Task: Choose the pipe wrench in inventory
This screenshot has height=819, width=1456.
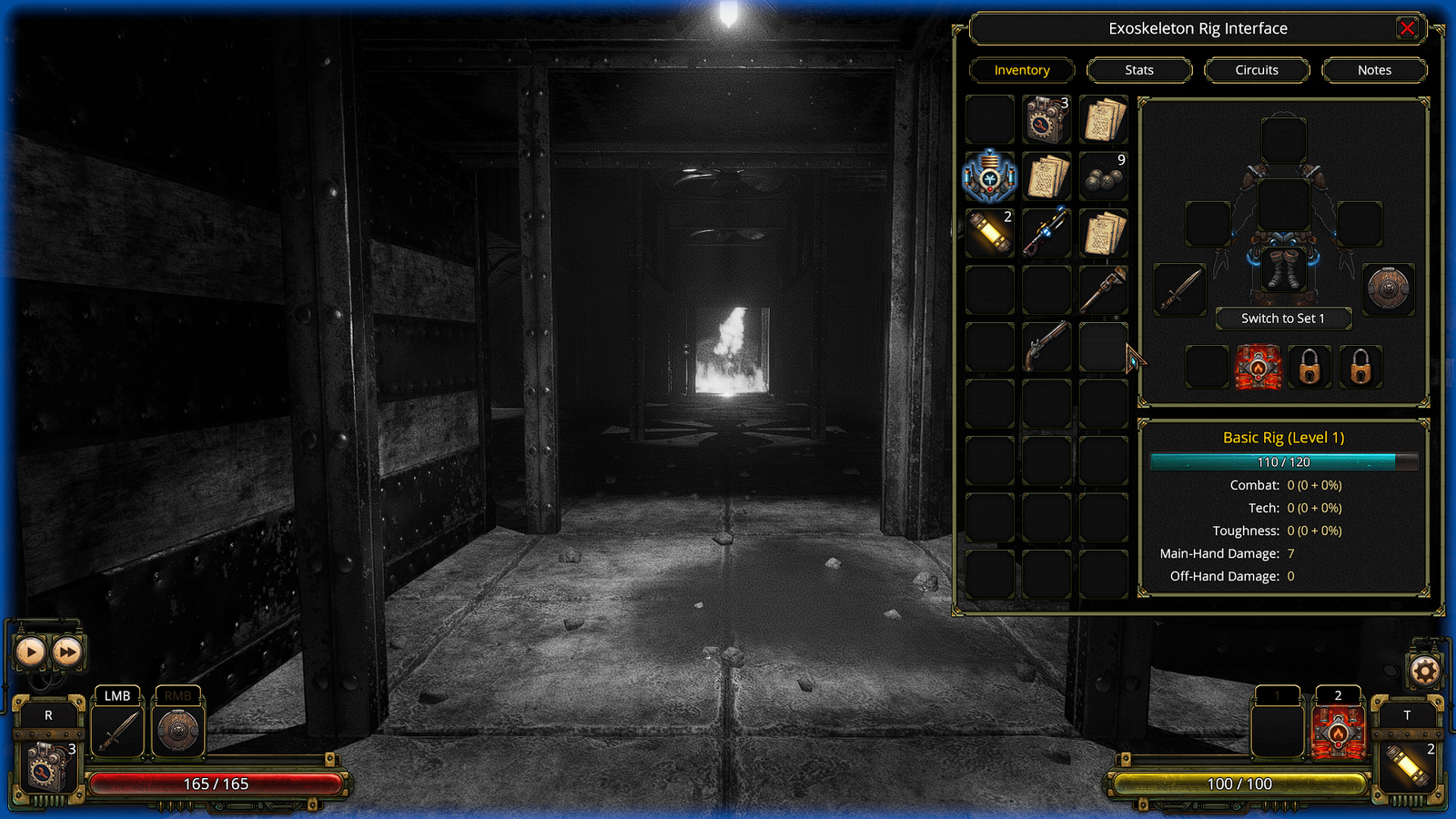Action: [1103, 289]
